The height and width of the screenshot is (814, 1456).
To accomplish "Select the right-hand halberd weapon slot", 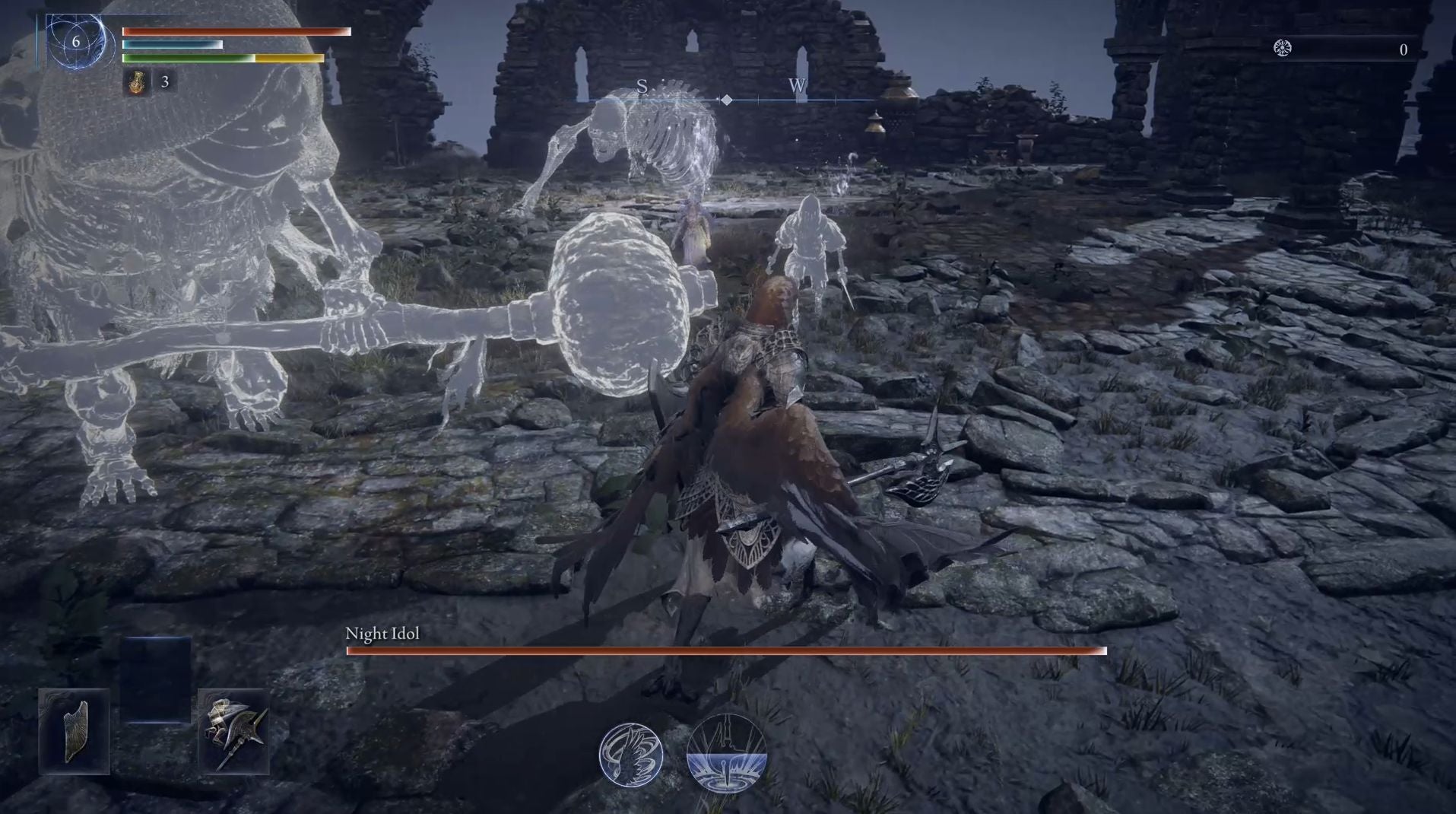I will tap(234, 732).
